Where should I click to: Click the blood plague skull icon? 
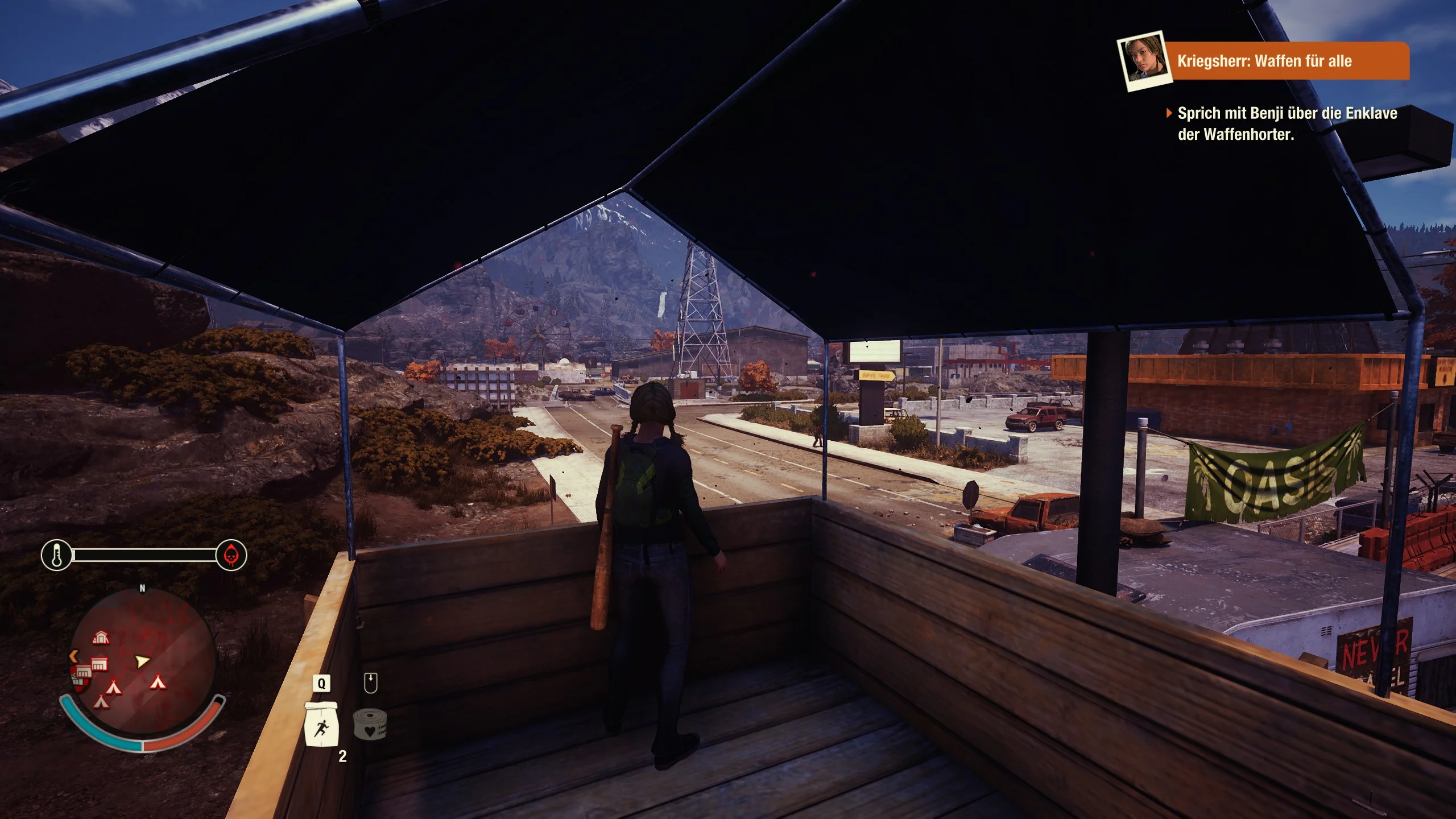[x=231, y=555]
